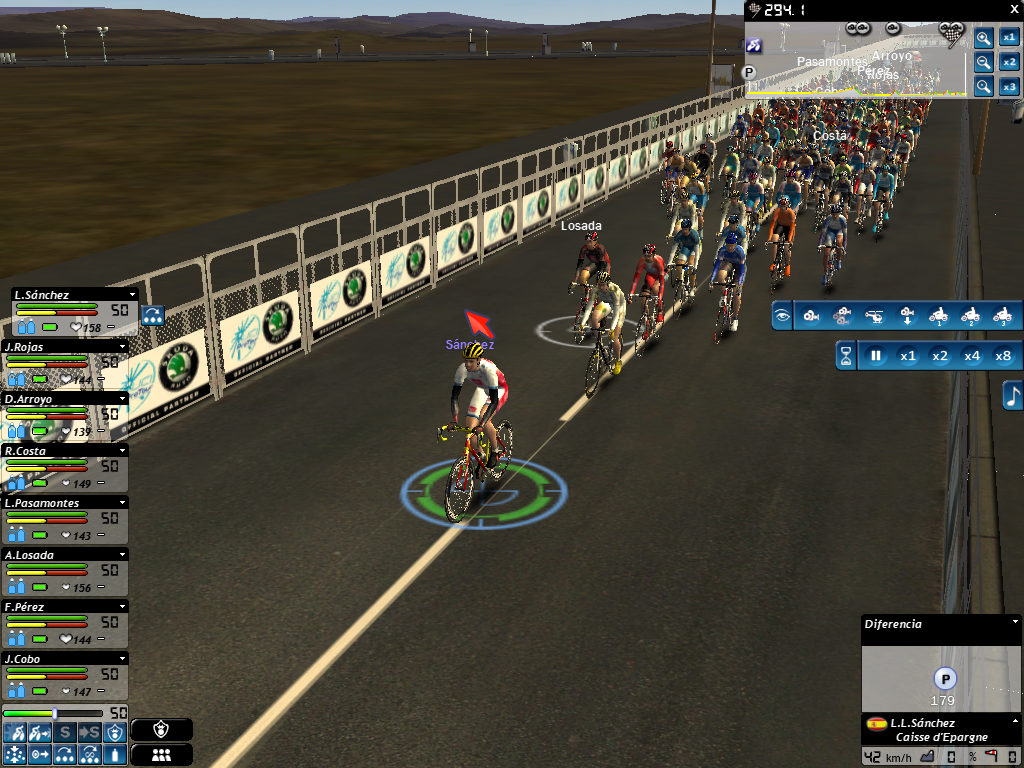Pause the race simulation
The width and height of the screenshot is (1024, 768).
coord(876,356)
